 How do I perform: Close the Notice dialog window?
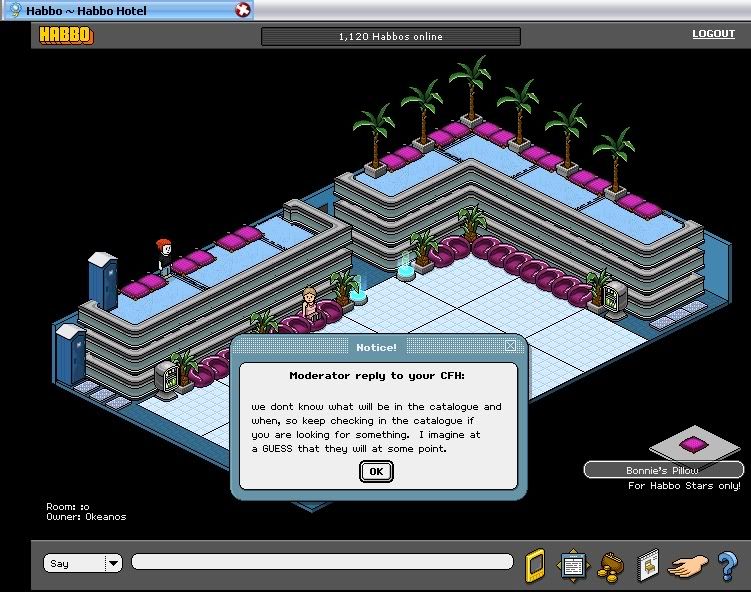(510, 346)
